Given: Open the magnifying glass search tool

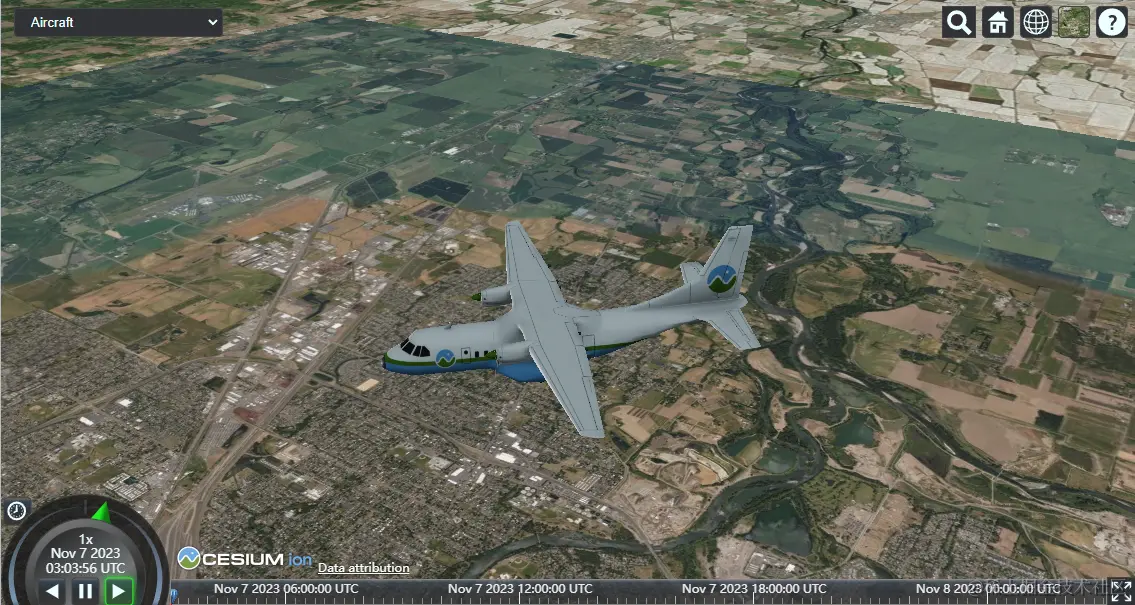Looking at the screenshot, I should tap(959, 22).
